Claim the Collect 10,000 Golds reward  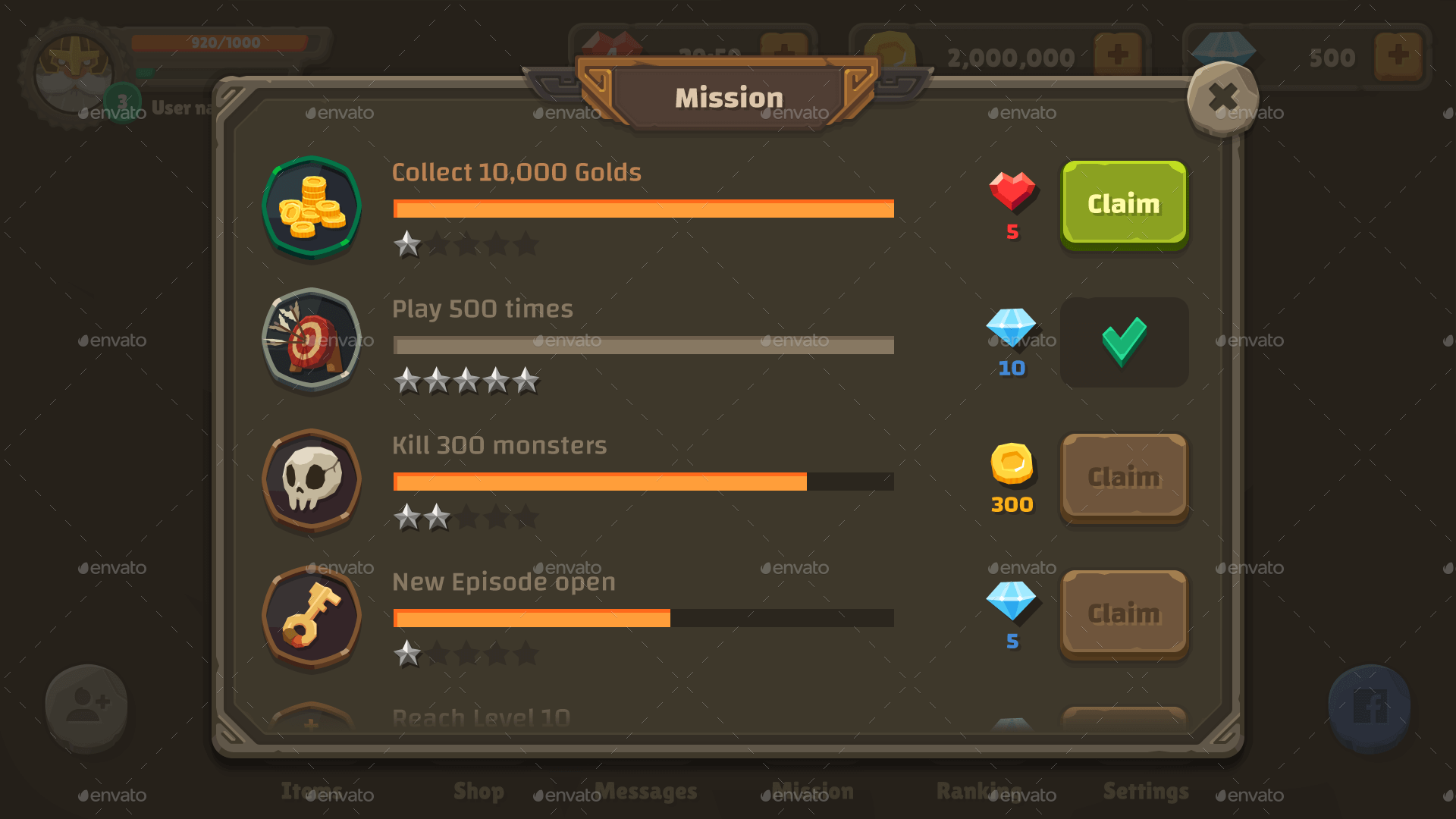[x=1123, y=203]
